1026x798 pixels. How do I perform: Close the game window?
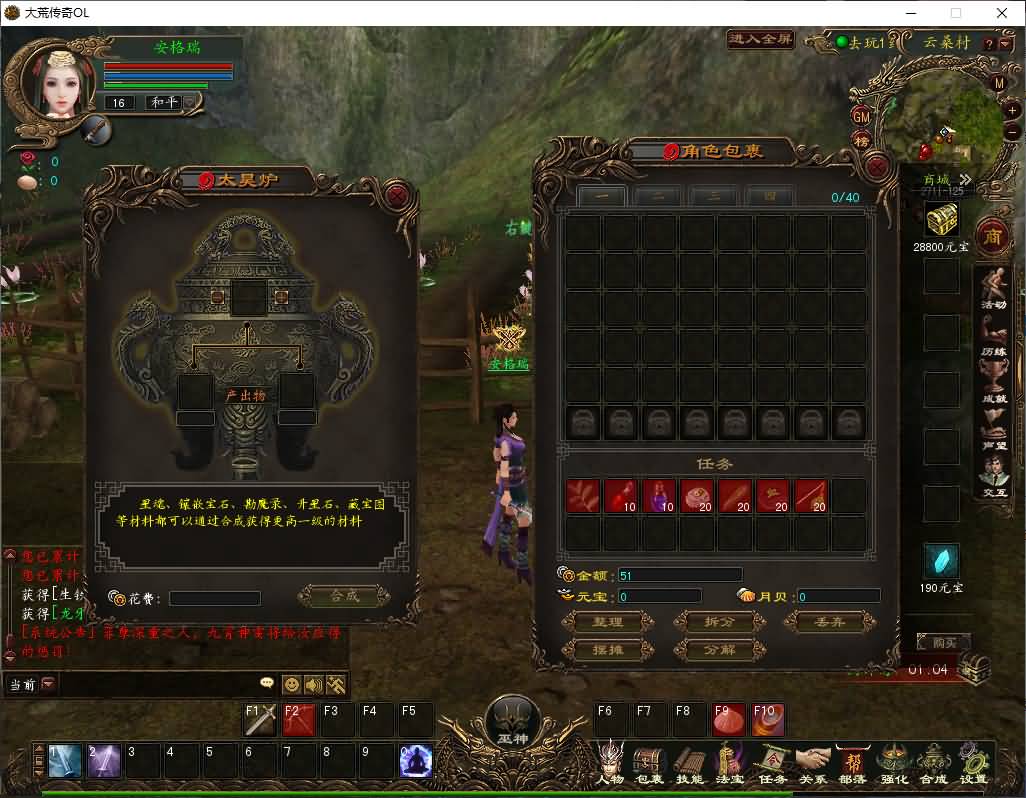click(x=1002, y=13)
